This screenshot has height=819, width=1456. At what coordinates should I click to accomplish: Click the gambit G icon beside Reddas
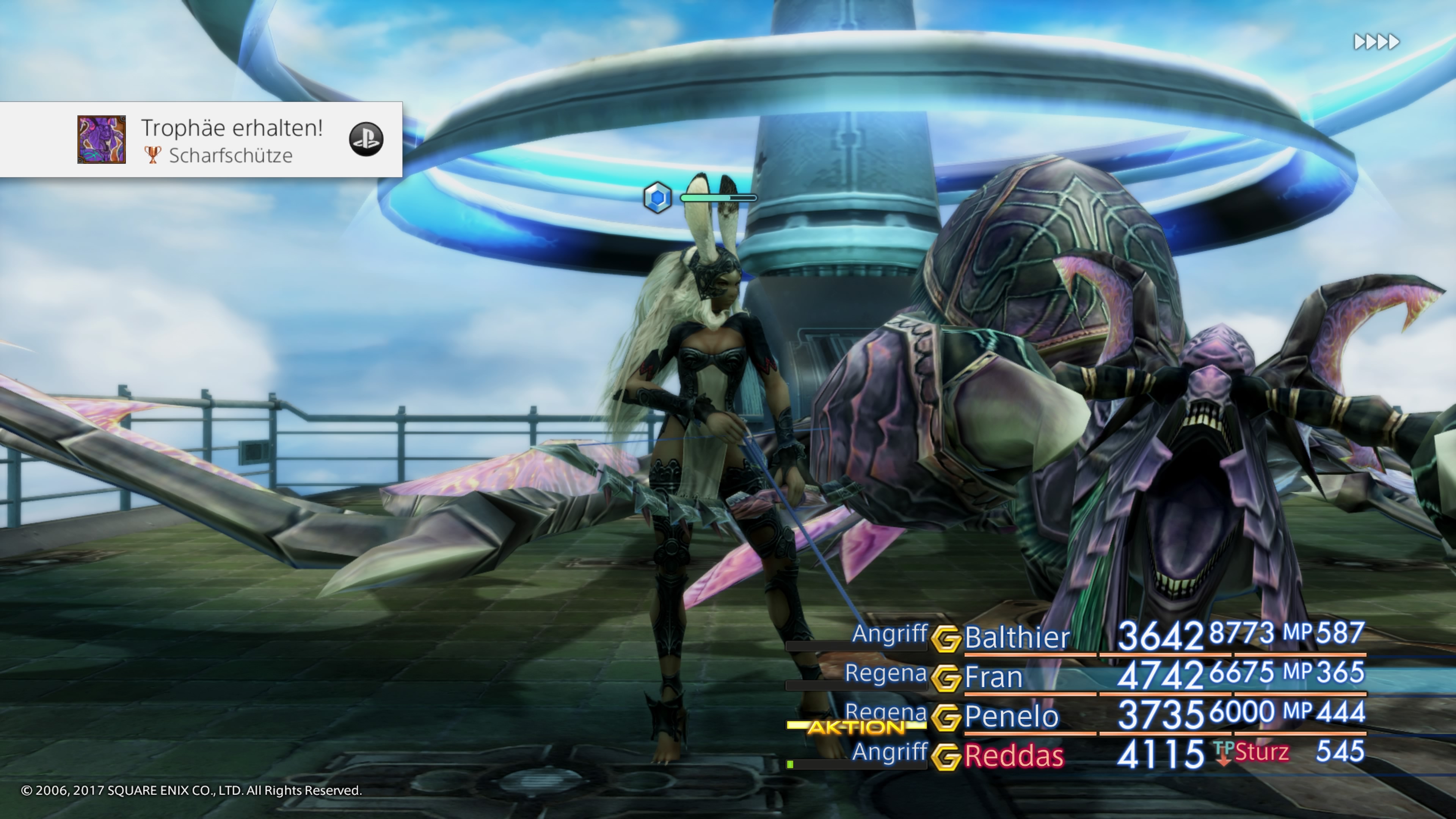(945, 757)
